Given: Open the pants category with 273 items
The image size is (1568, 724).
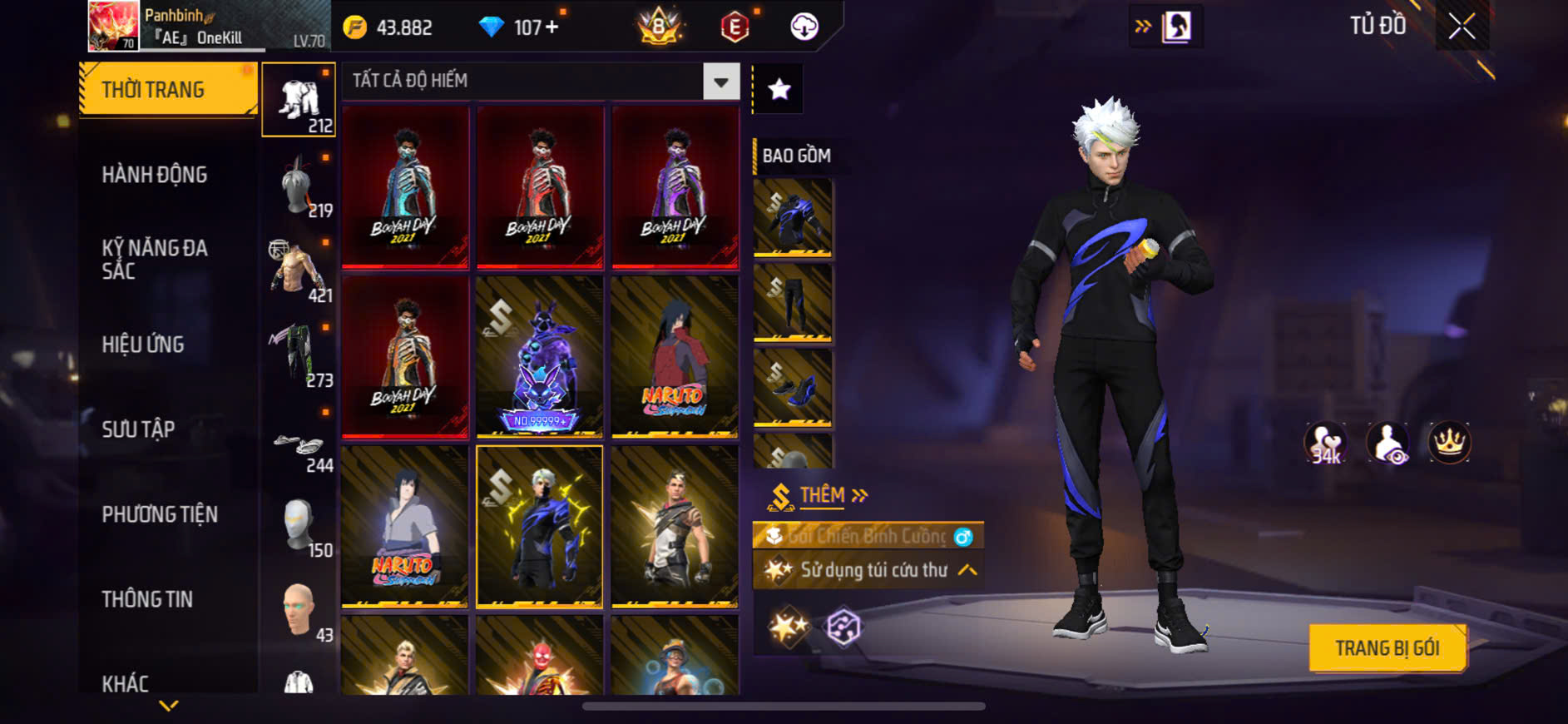Looking at the screenshot, I should pyautogui.click(x=299, y=355).
